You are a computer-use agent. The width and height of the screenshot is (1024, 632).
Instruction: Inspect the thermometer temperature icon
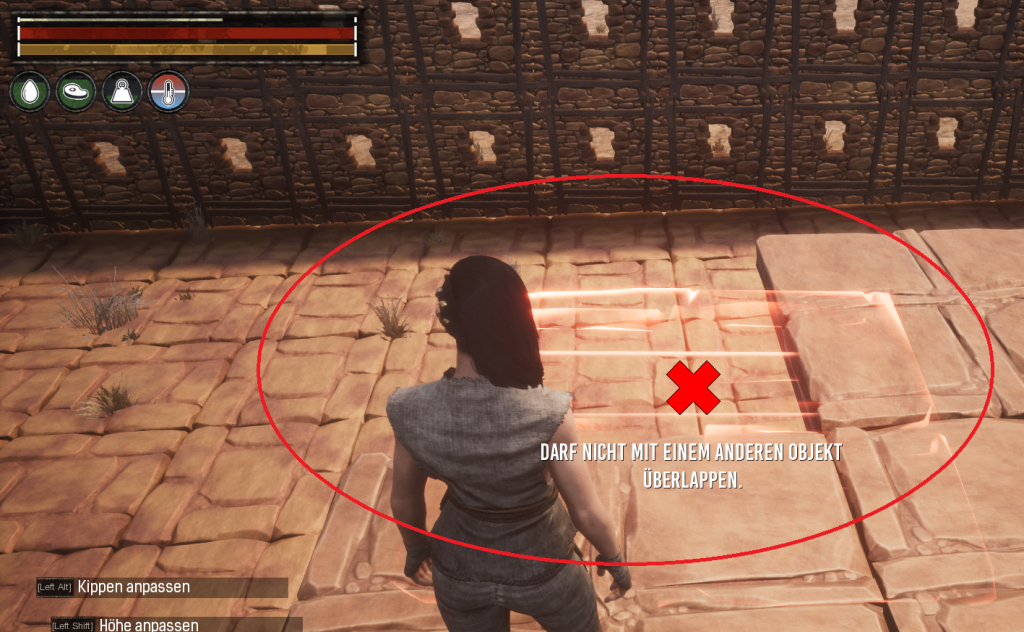tap(168, 93)
